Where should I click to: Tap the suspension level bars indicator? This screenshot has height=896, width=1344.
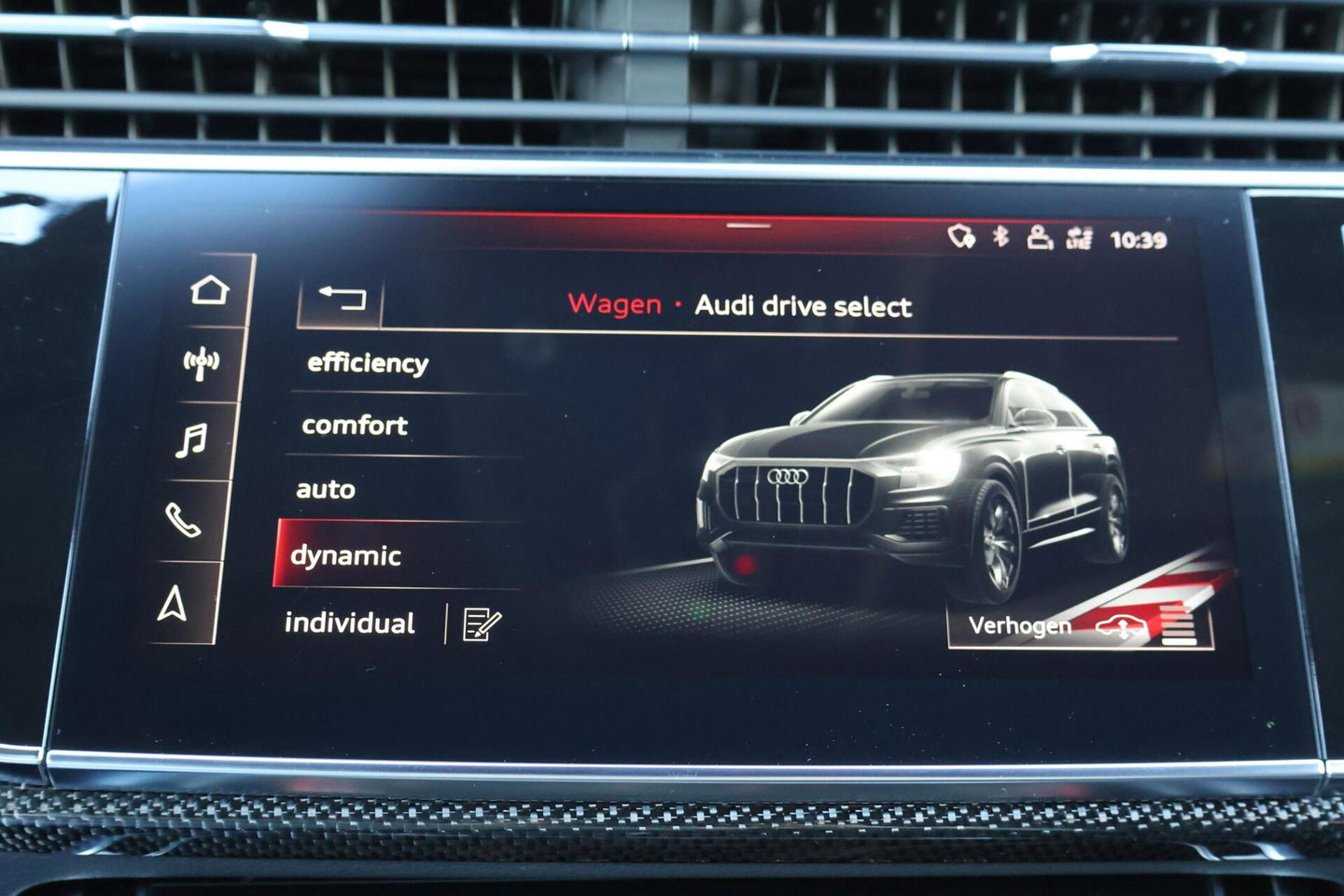click(x=1179, y=625)
